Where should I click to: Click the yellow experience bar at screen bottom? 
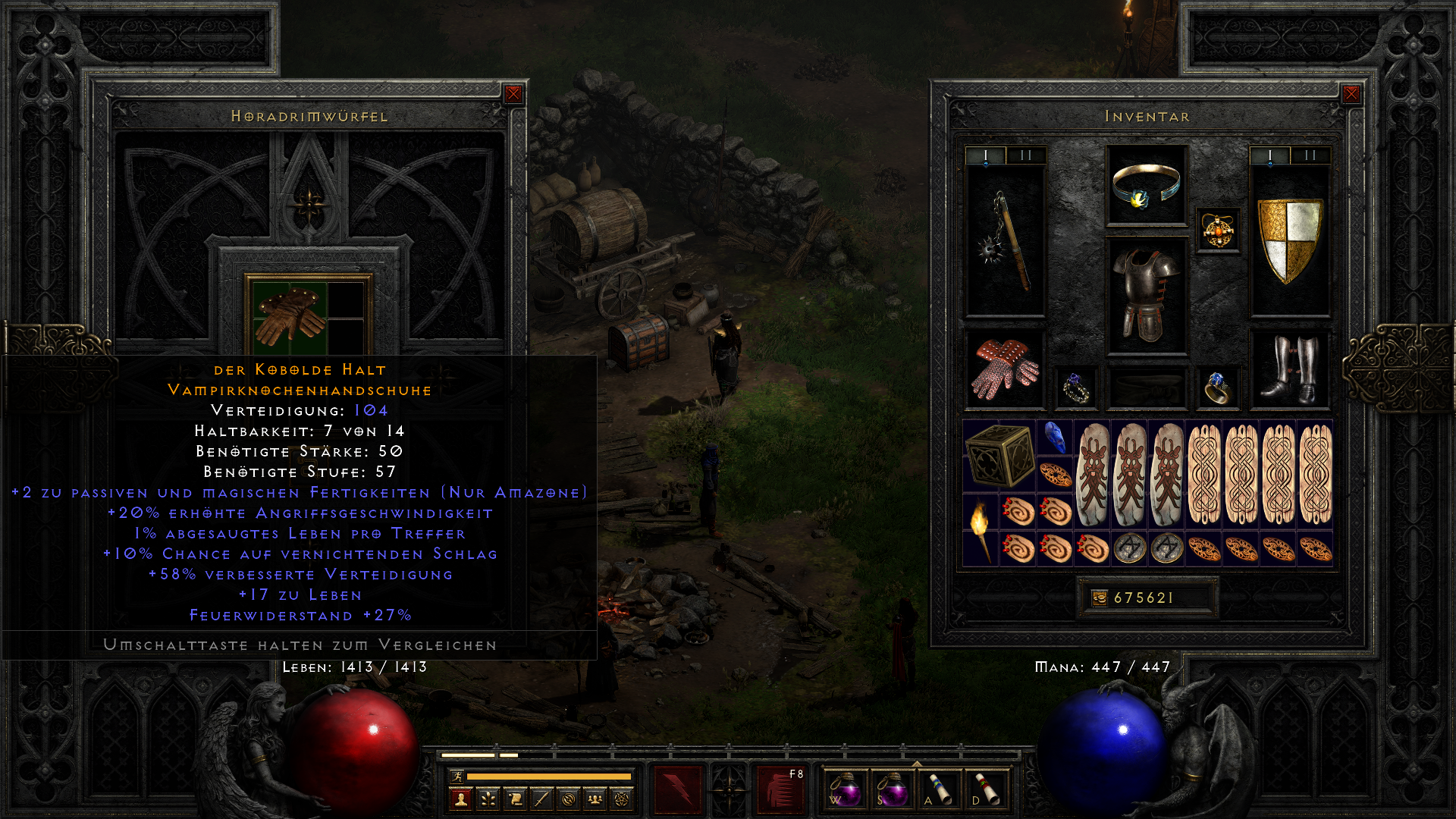coord(551,775)
